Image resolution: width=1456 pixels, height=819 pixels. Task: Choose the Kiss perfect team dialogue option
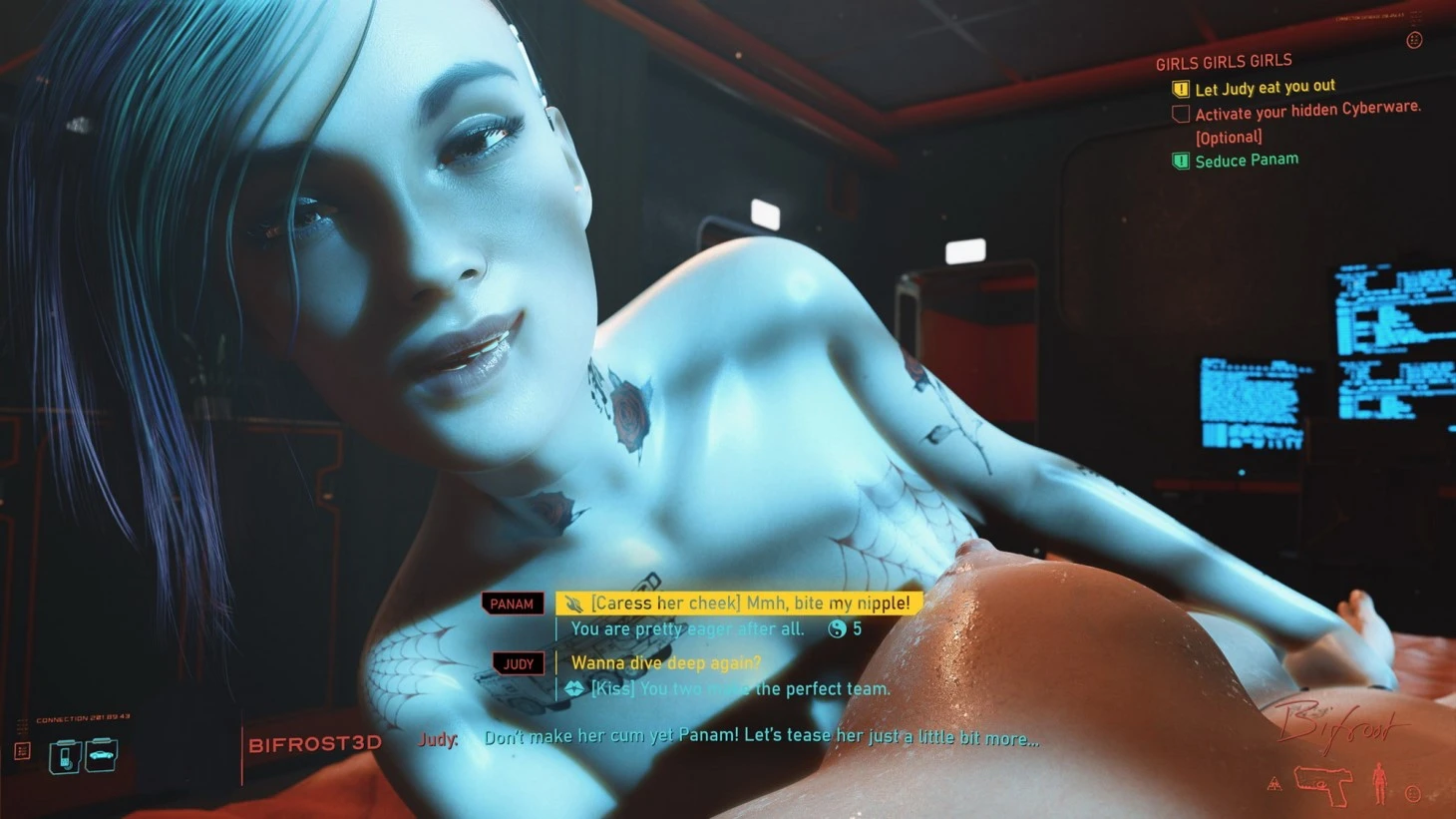tap(740, 689)
